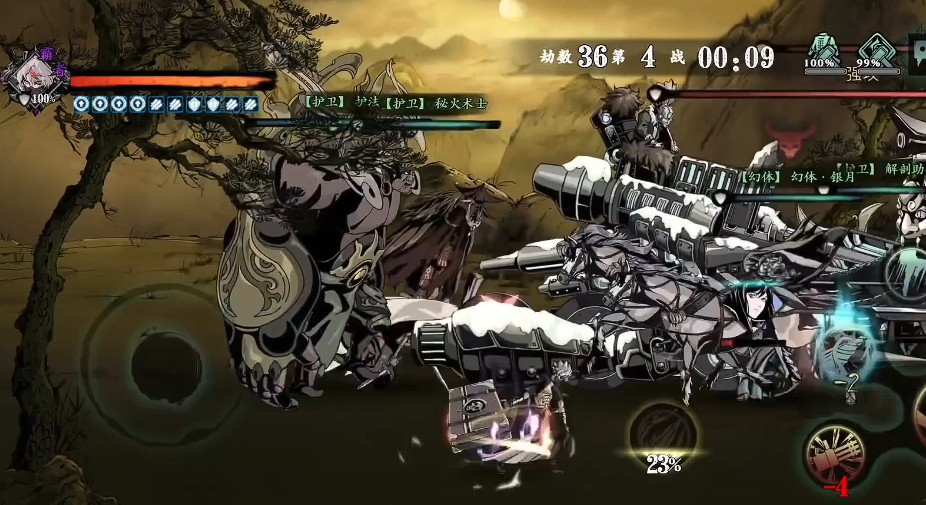Screen dimensions: 926x505
Task: Select the weapon durability icon at 99%
Action: pyautogui.click(x=877, y=49)
